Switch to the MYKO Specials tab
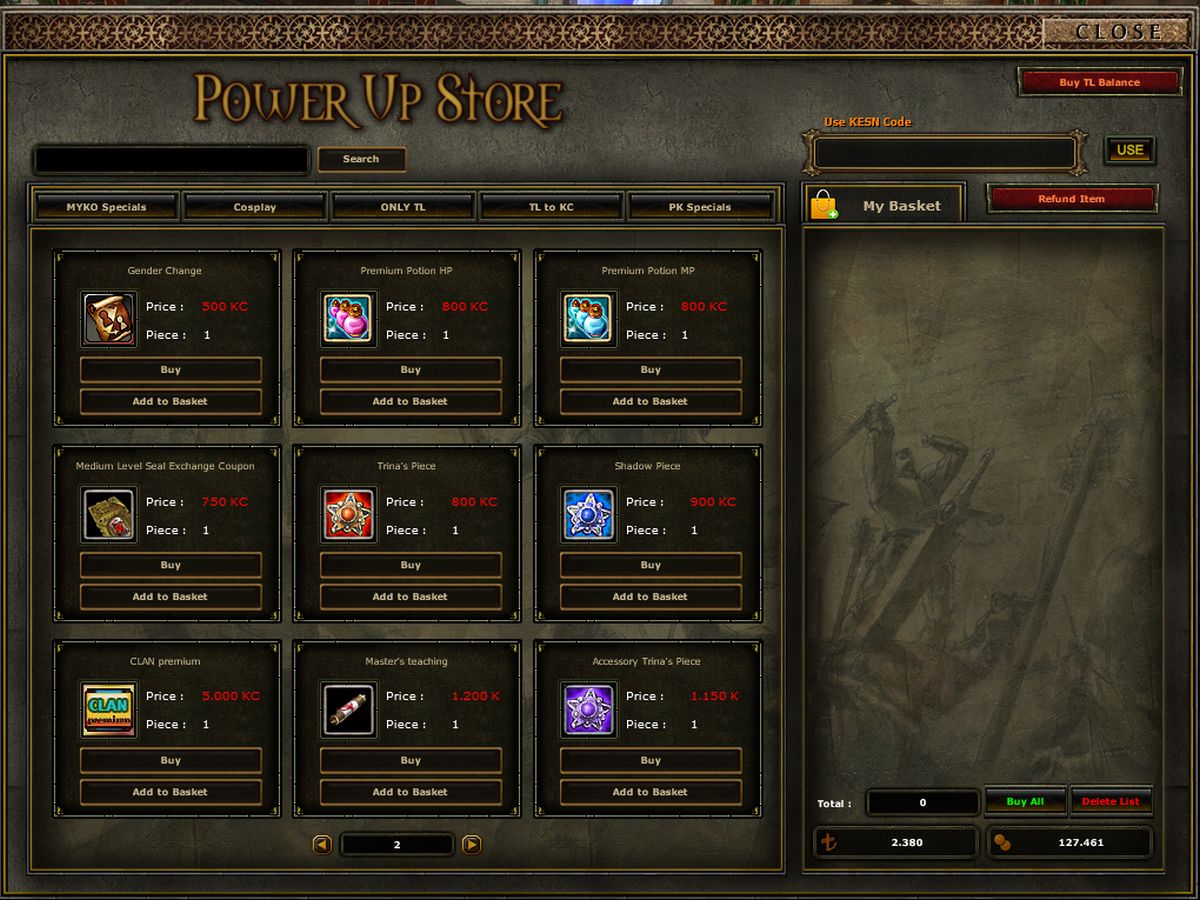 tap(106, 207)
